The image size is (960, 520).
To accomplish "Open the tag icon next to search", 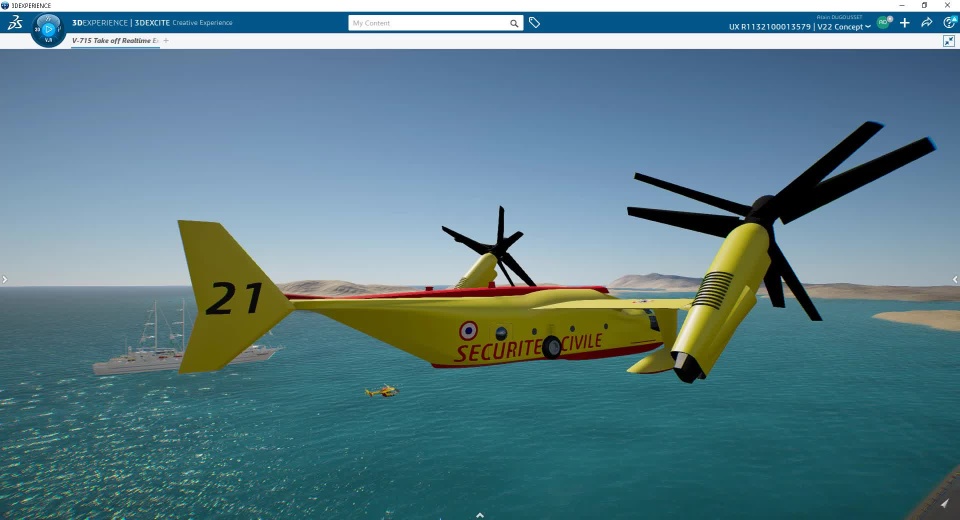I will pyautogui.click(x=535, y=23).
